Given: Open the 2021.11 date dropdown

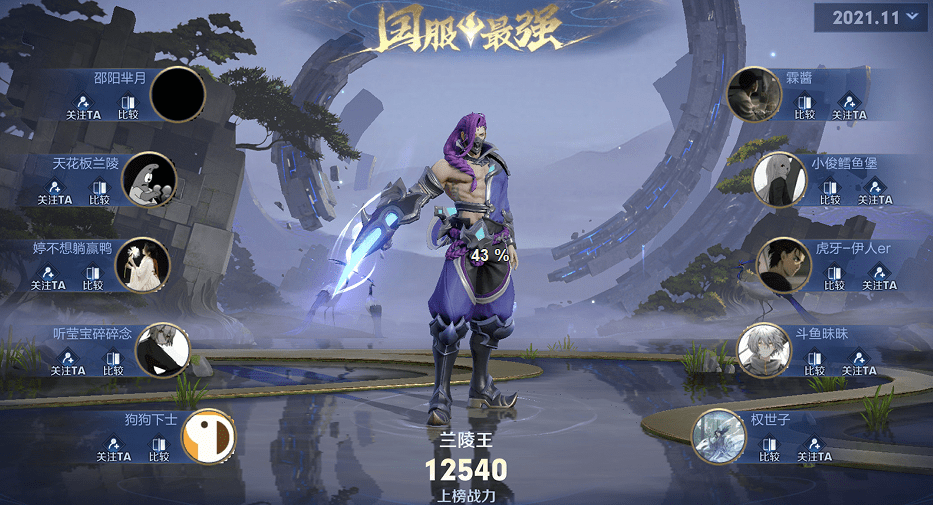Looking at the screenshot, I should 872,17.
